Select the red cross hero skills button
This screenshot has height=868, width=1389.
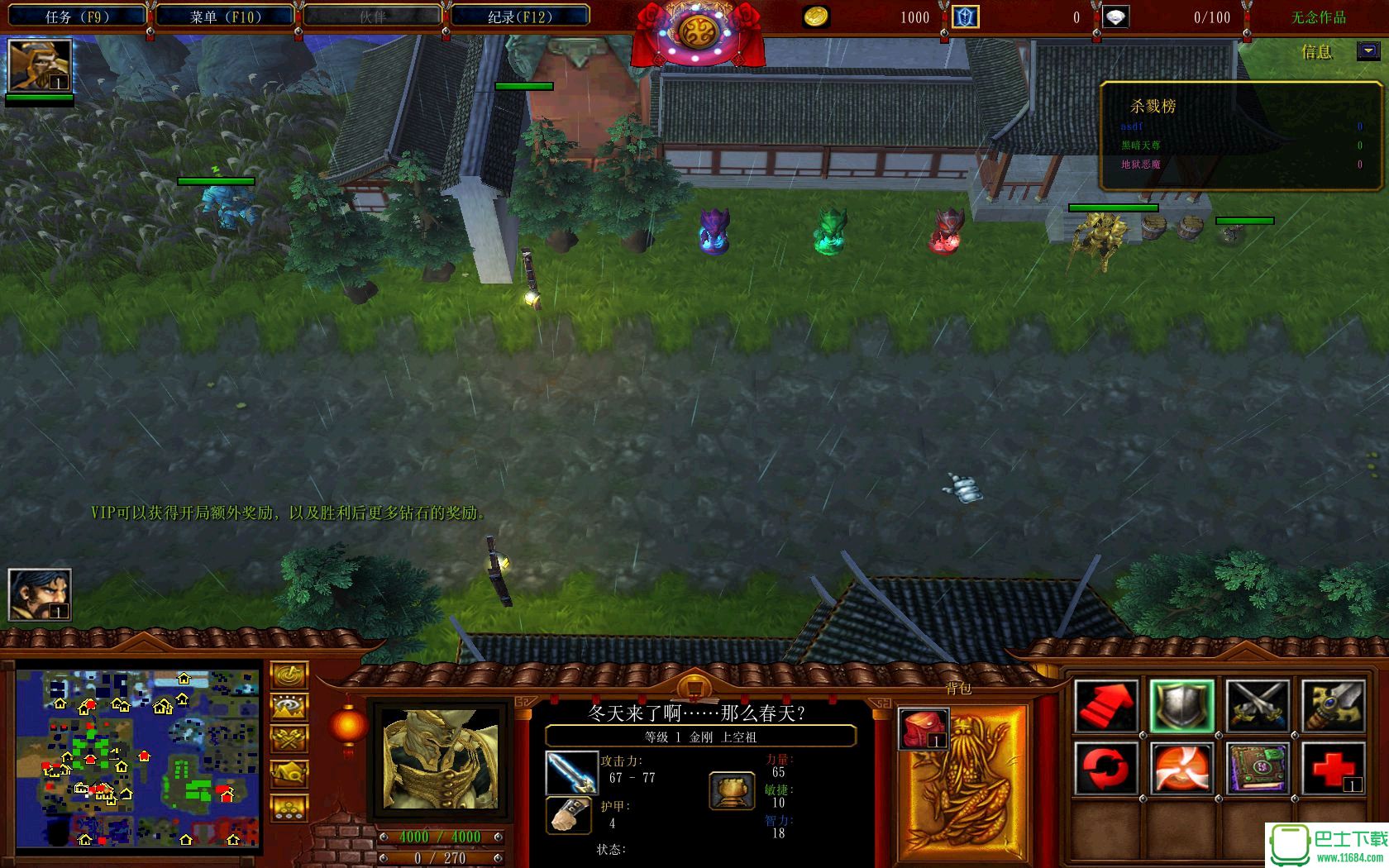(x=1333, y=768)
